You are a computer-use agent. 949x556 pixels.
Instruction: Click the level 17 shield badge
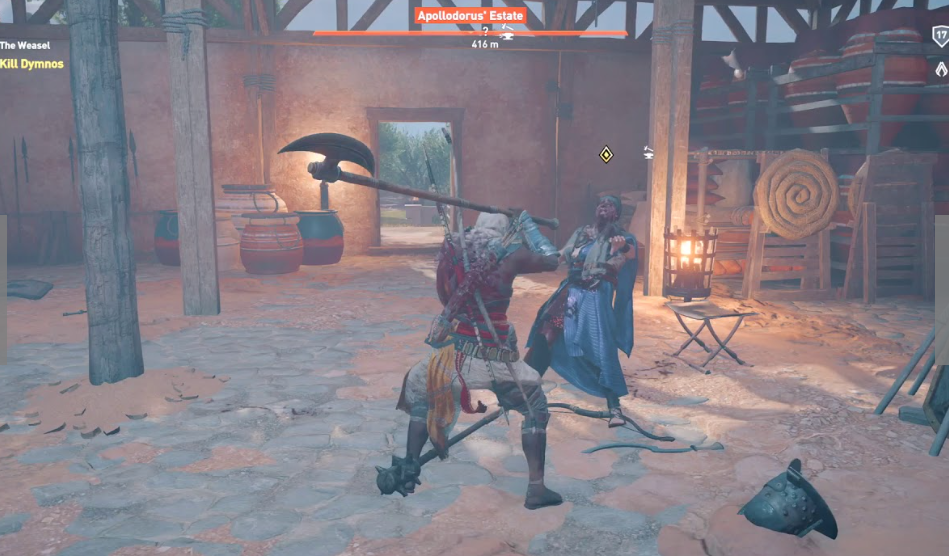(x=940, y=36)
